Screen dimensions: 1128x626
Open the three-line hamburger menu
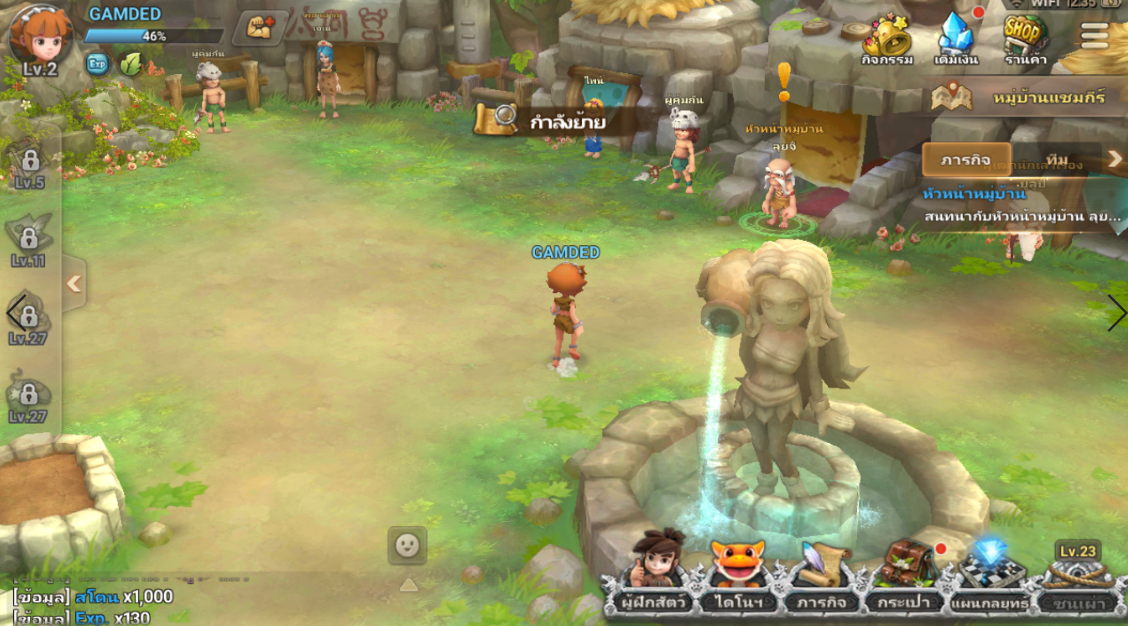[1094, 35]
